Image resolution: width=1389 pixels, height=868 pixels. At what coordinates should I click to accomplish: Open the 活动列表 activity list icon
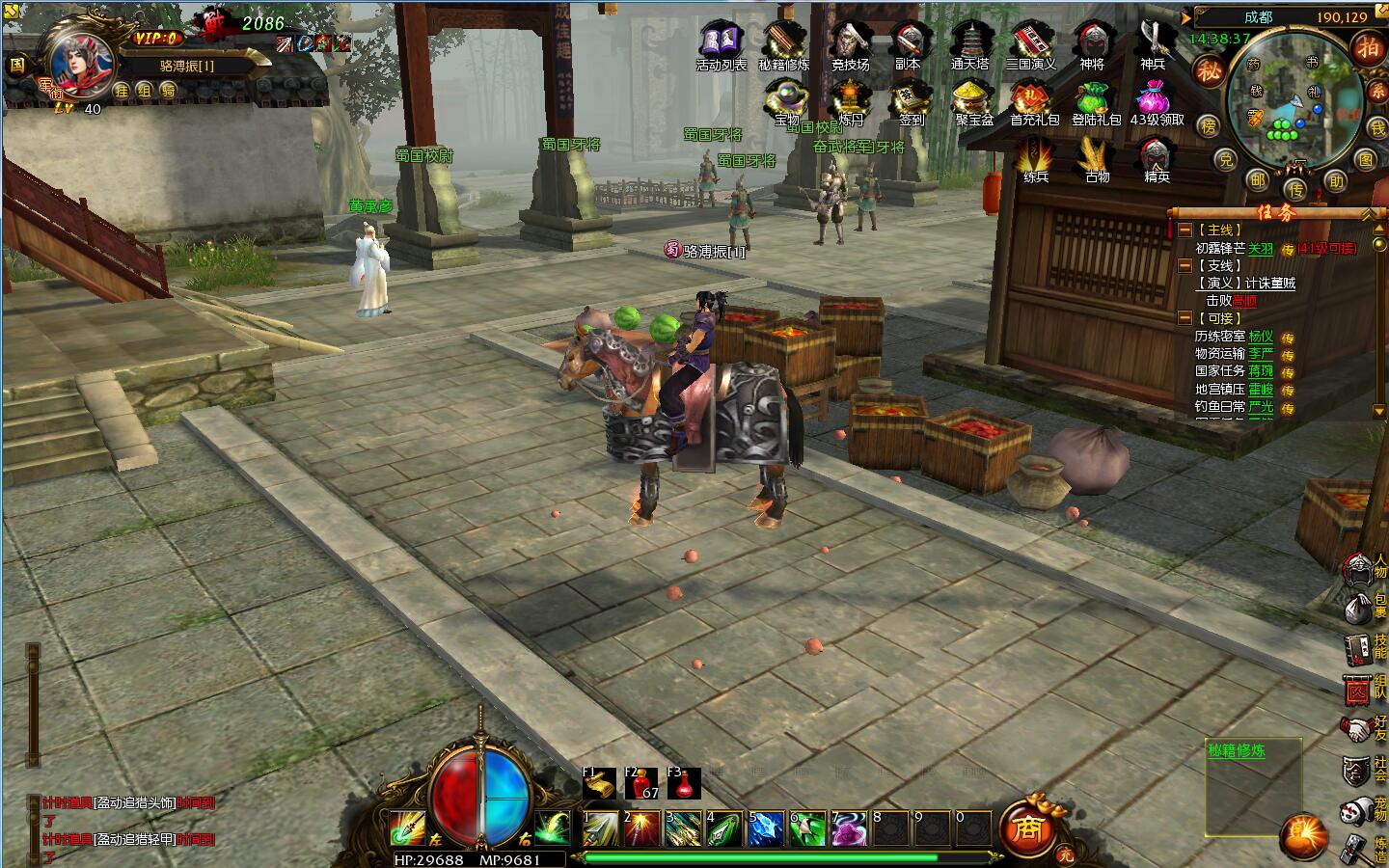pyautogui.click(x=721, y=43)
